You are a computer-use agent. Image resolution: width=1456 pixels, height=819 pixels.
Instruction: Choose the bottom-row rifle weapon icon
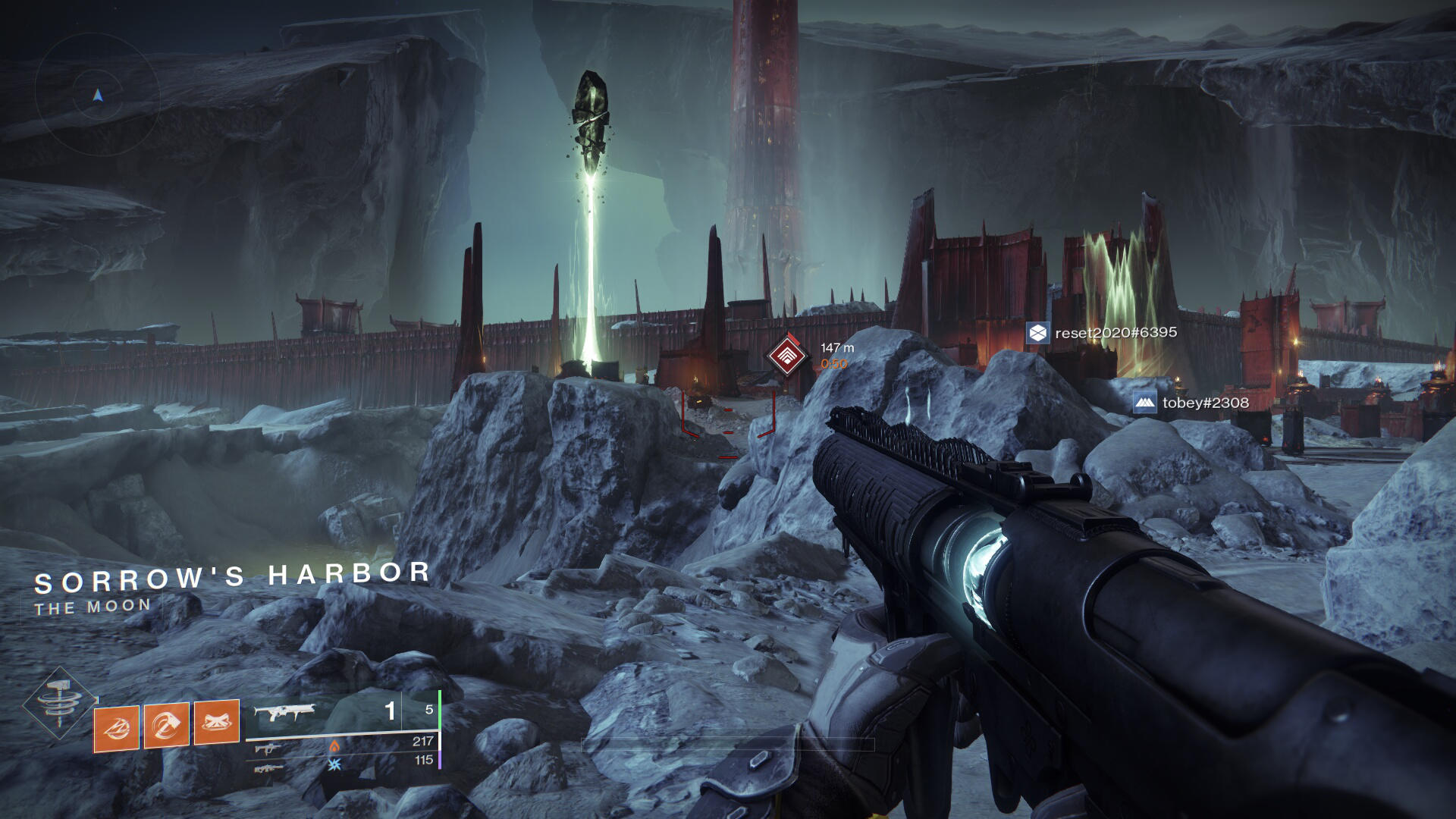click(269, 769)
